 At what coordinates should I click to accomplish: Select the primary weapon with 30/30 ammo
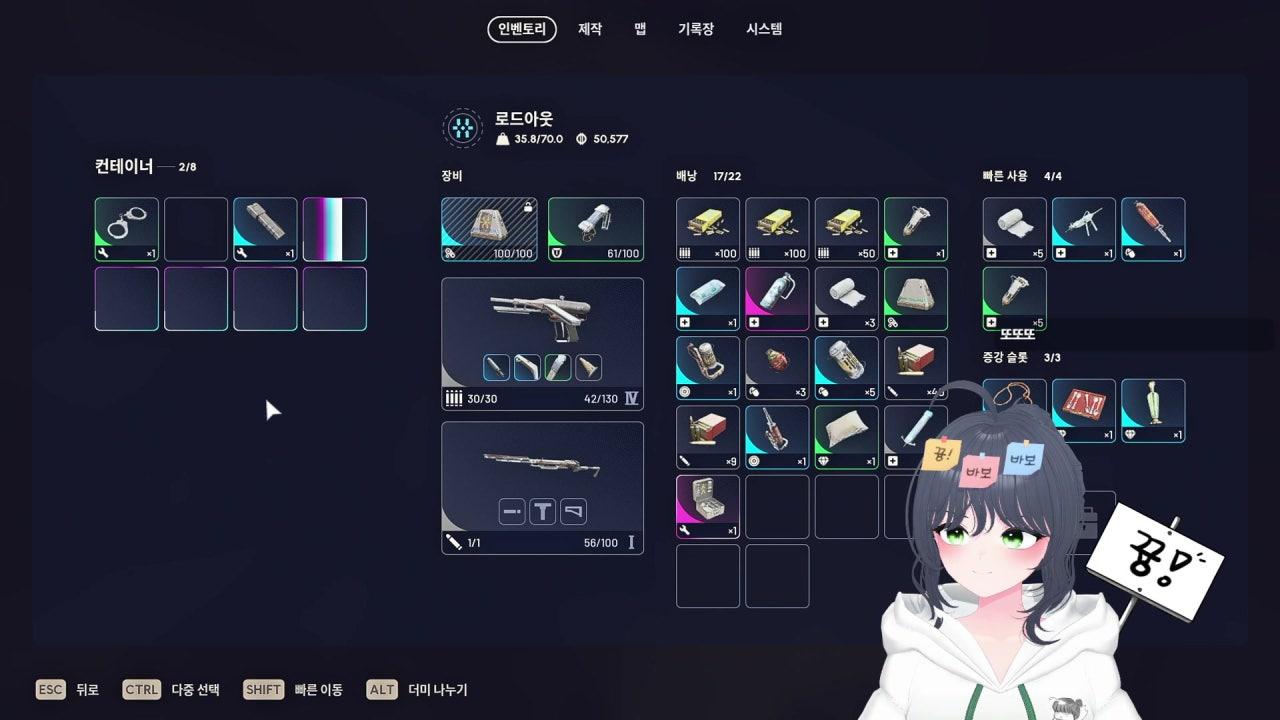click(542, 343)
